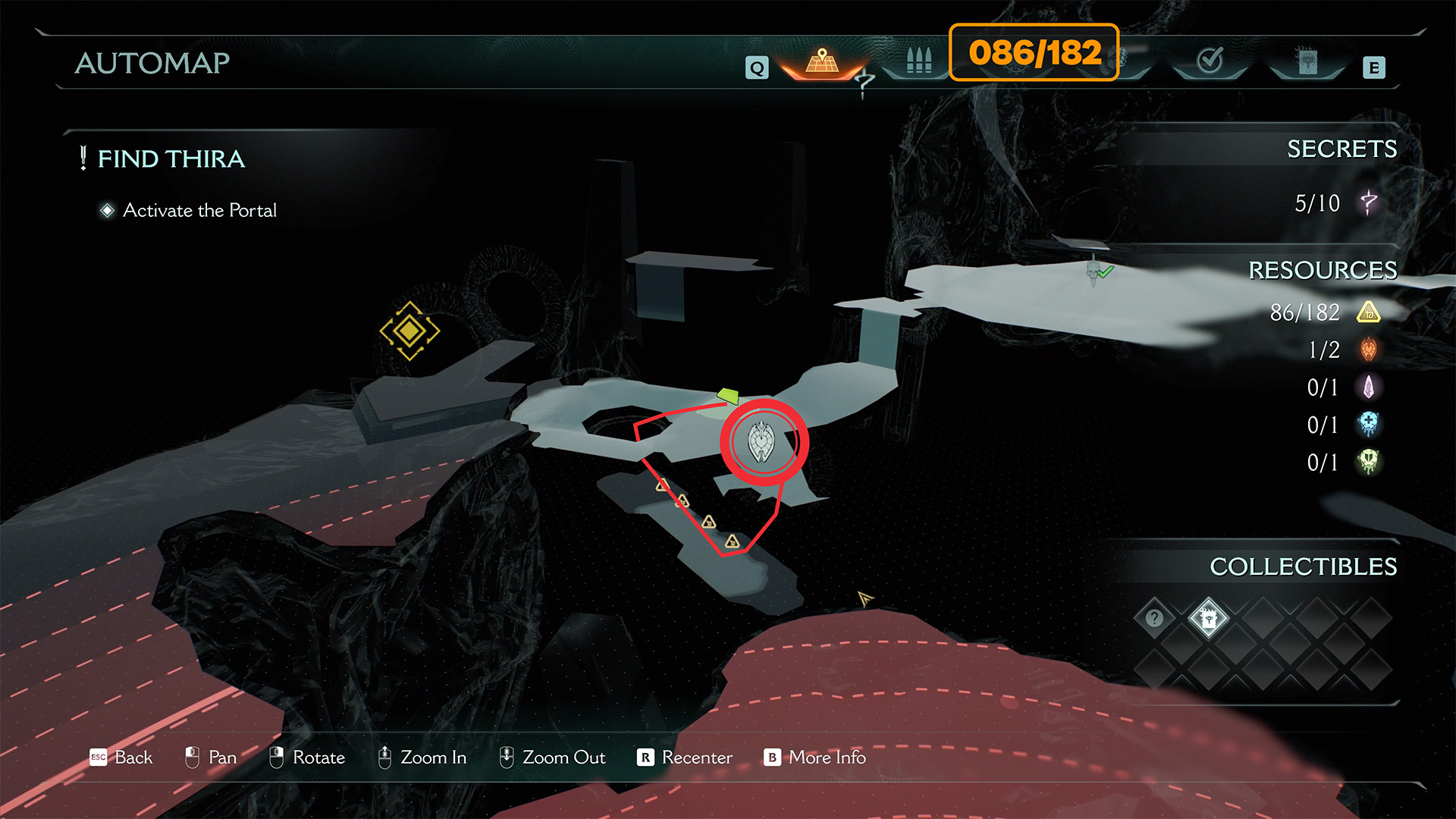Viewport: 1456px width, 819px height.
Task: Select the golden diamond objective marker
Action: coord(409,331)
